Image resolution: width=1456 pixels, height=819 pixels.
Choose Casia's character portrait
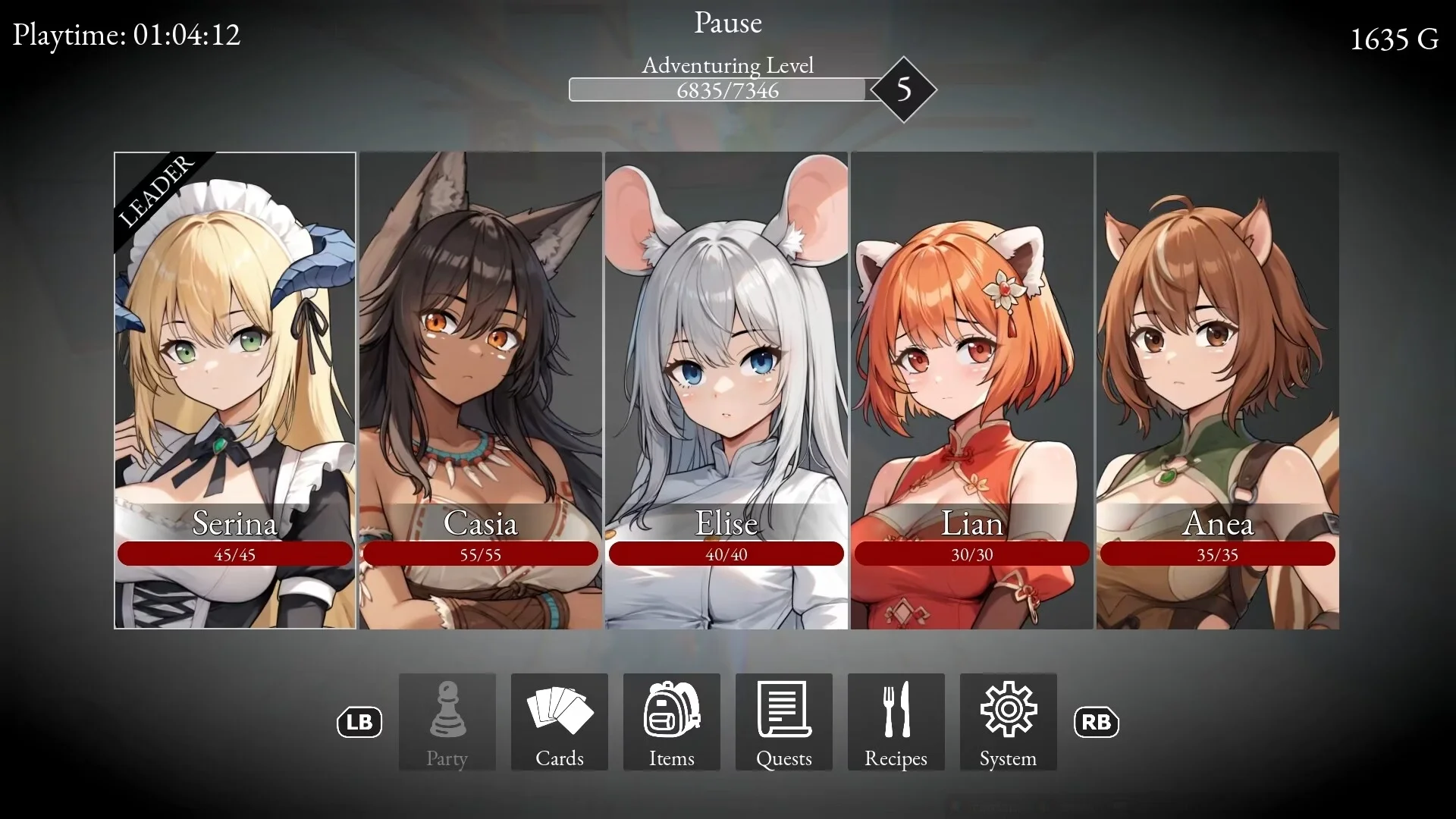[x=481, y=390]
